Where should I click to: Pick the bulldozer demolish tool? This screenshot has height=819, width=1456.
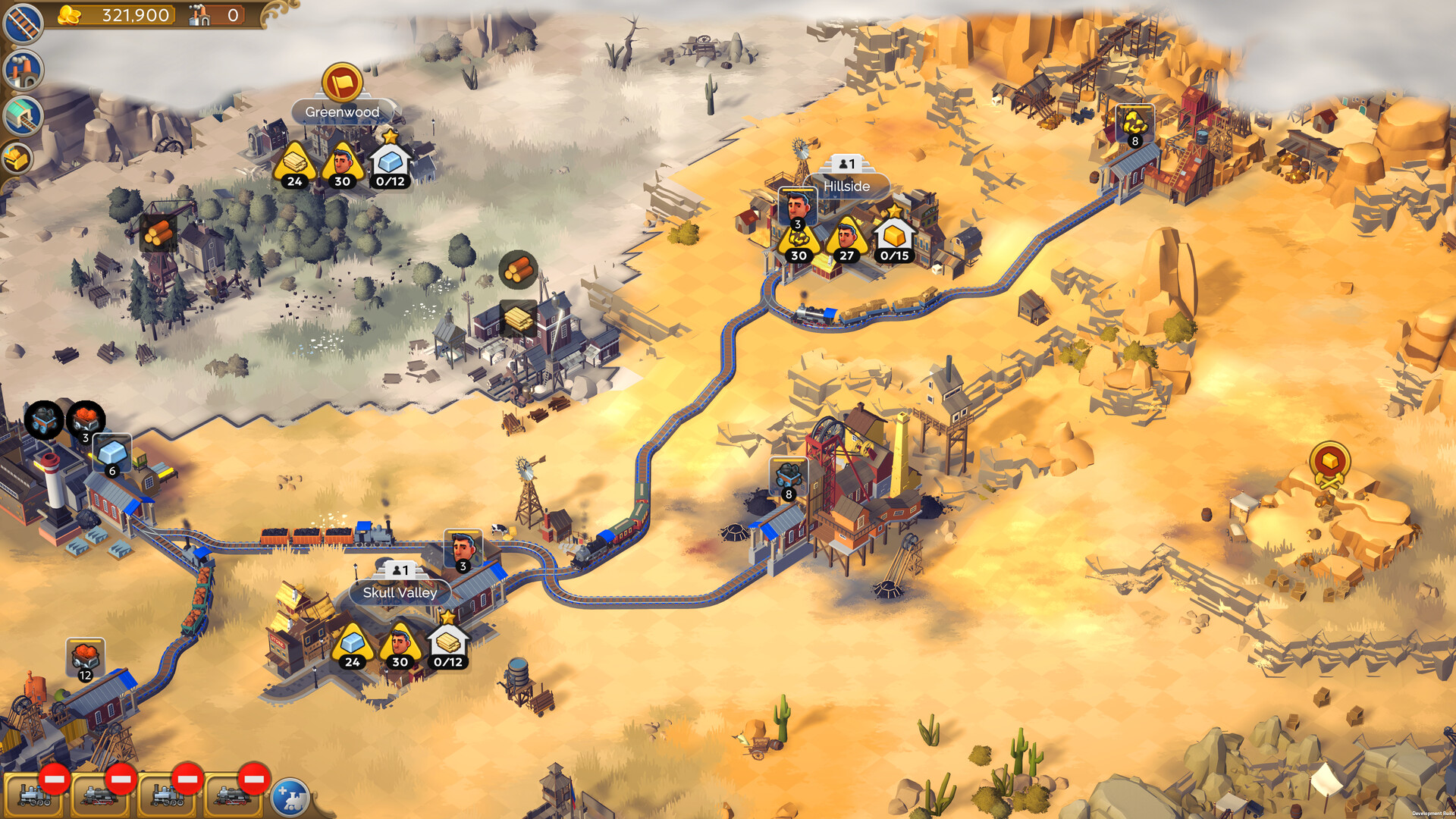(19, 158)
